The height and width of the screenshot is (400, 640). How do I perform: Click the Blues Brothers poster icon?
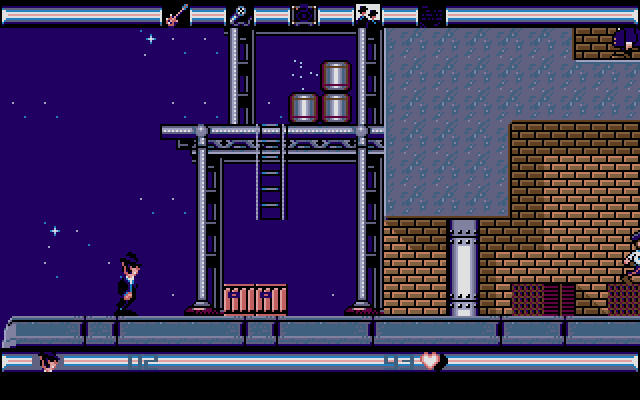click(x=368, y=15)
